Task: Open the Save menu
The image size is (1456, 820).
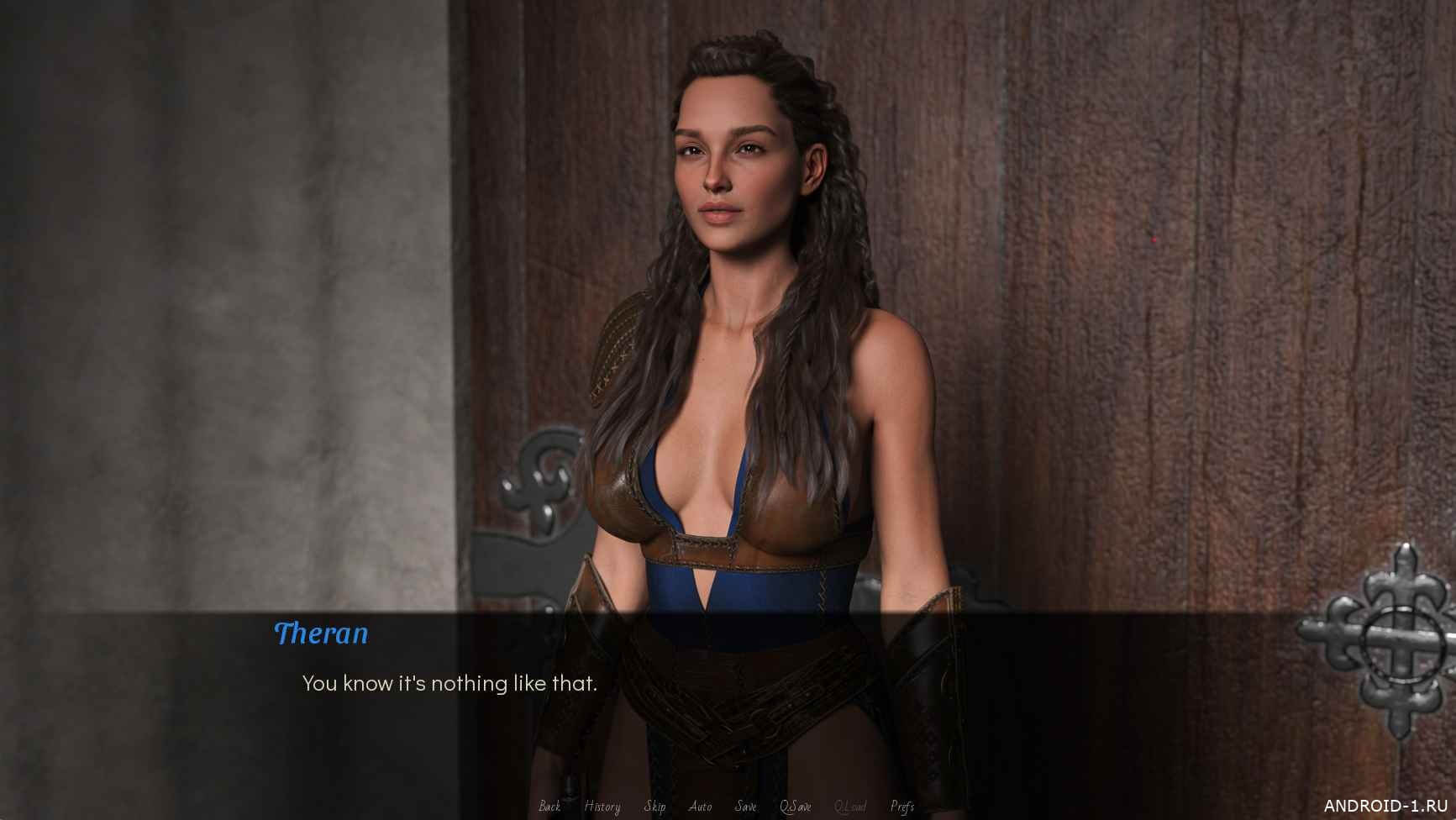Action: 745,807
